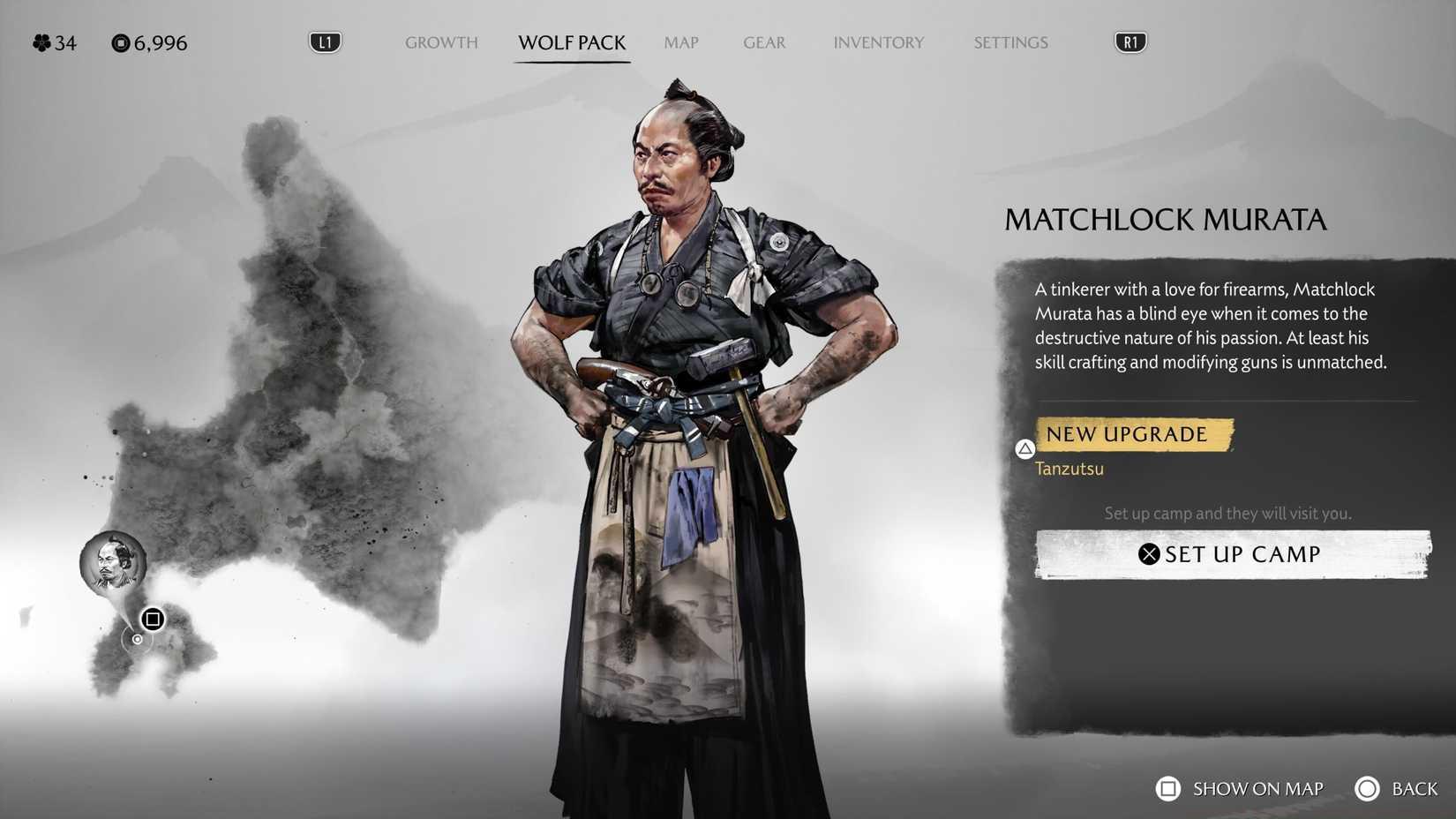Select Matchlock Murata's portrait on the map
Screen dimensions: 1456x819
(113, 563)
